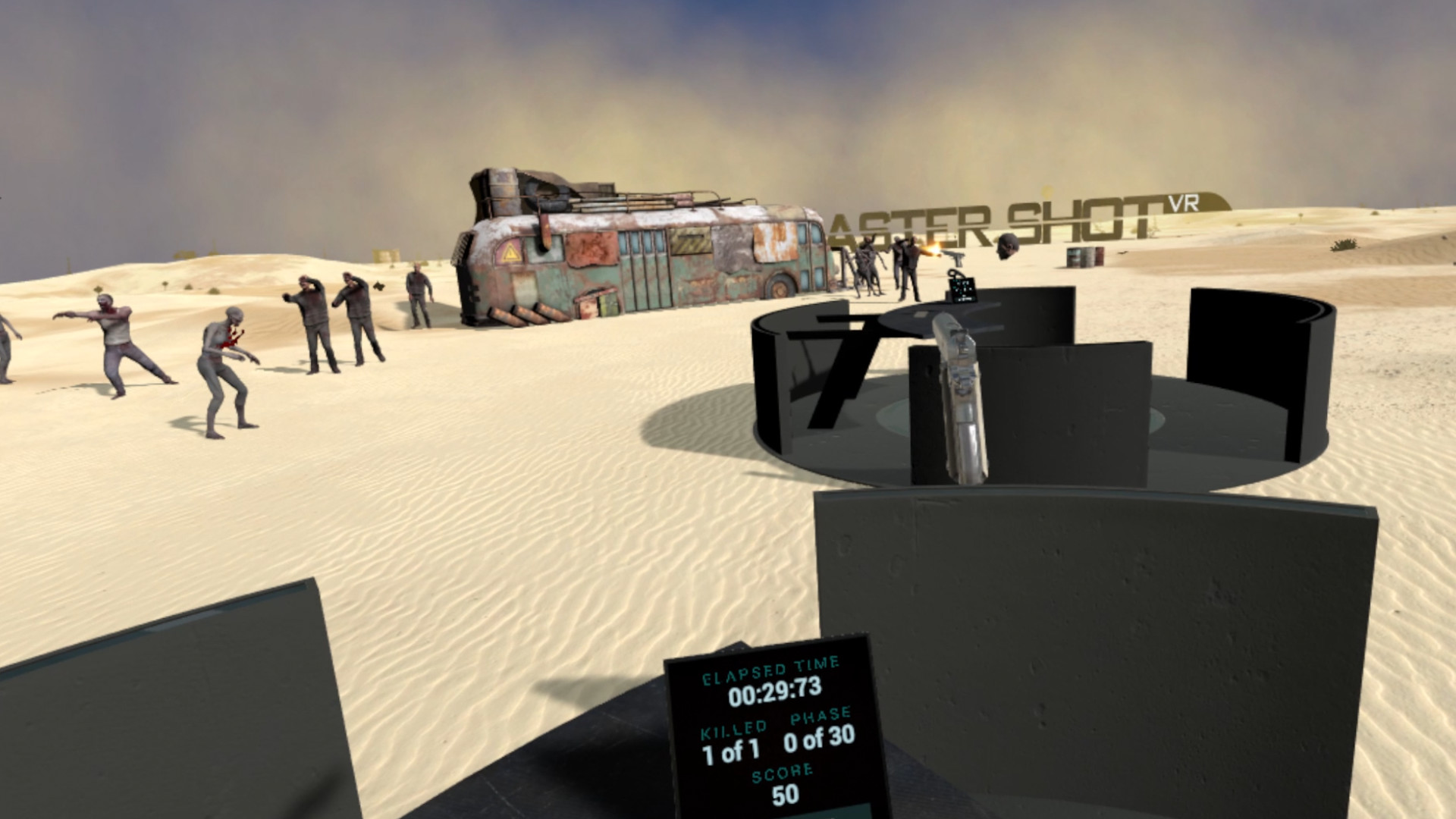Toggle the Elapsed Time display

tap(770, 669)
